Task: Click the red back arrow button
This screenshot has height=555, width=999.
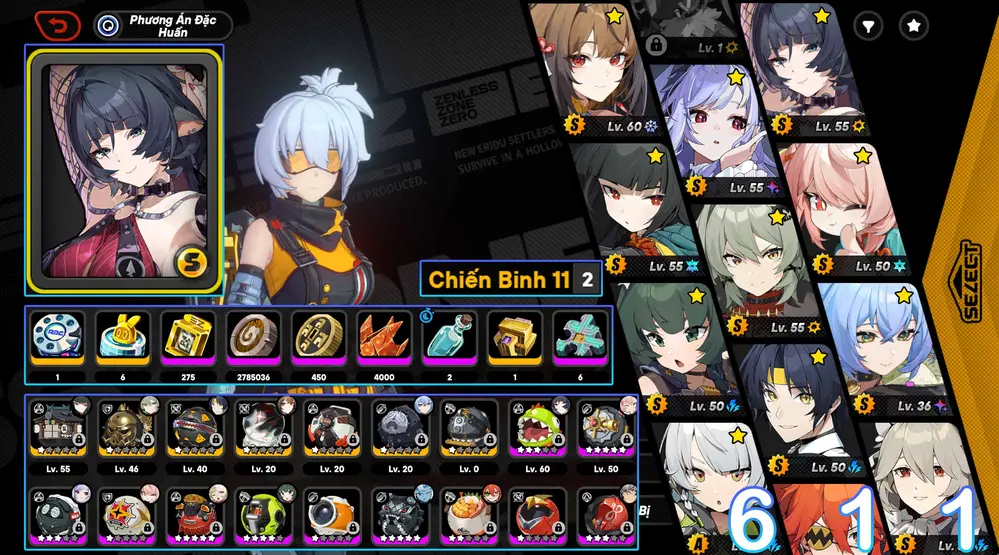Action: click(57, 24)
